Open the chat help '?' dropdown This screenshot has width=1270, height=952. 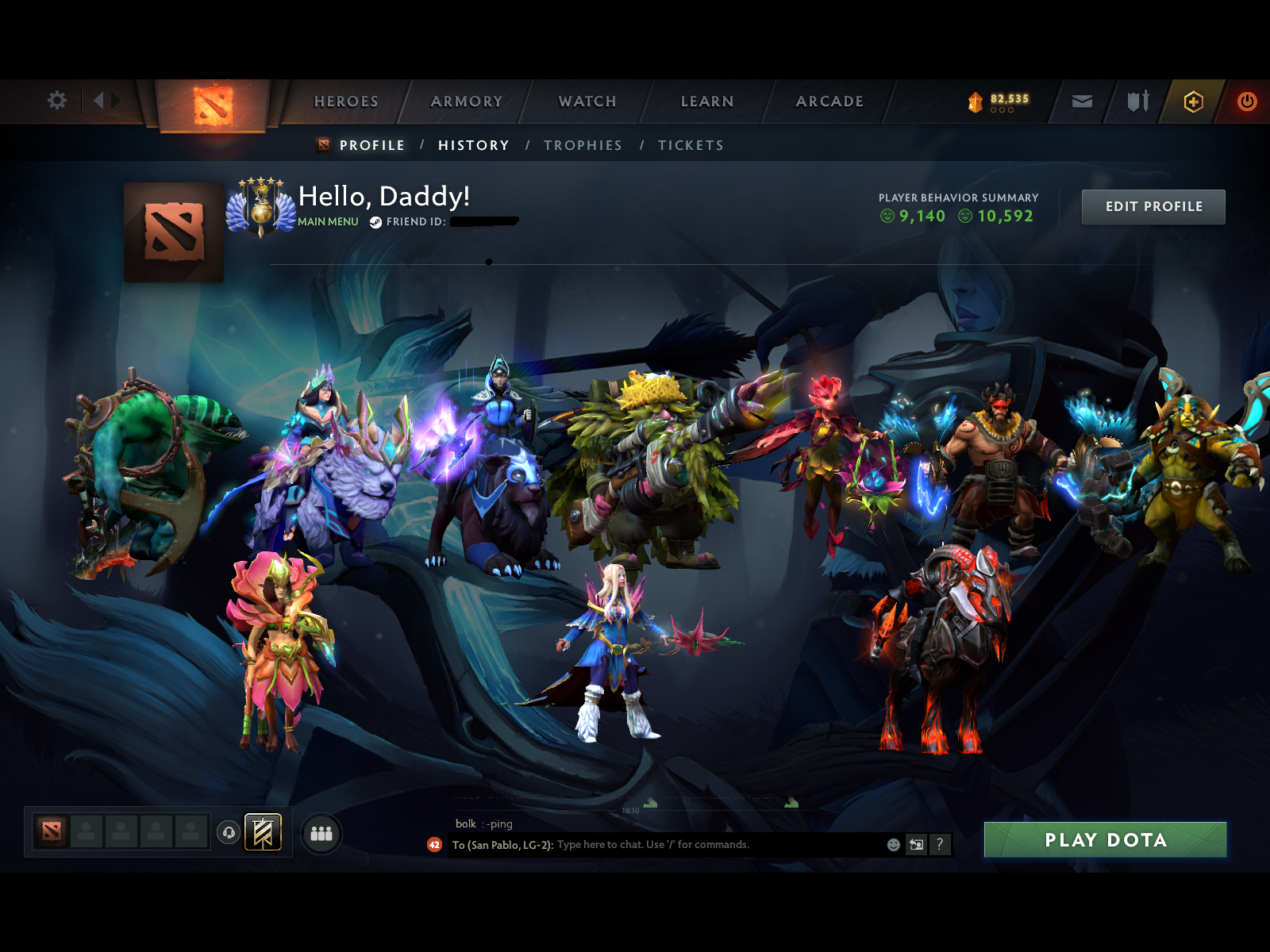(x=941, y=845)
